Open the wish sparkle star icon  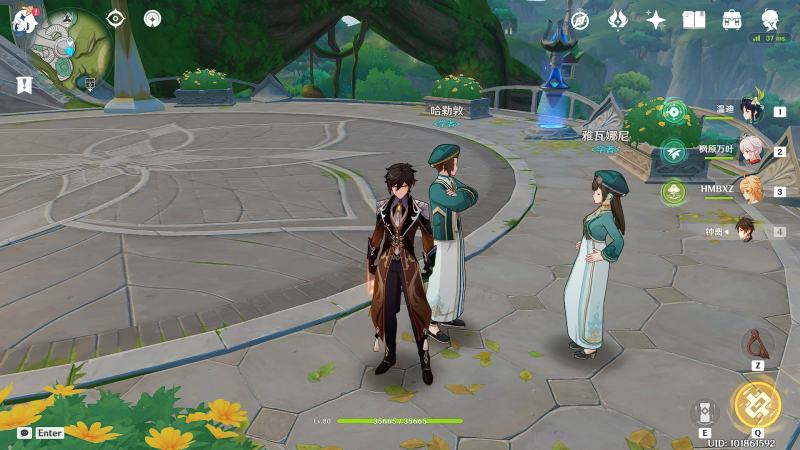pyautogui.click(x=656, y=19)
